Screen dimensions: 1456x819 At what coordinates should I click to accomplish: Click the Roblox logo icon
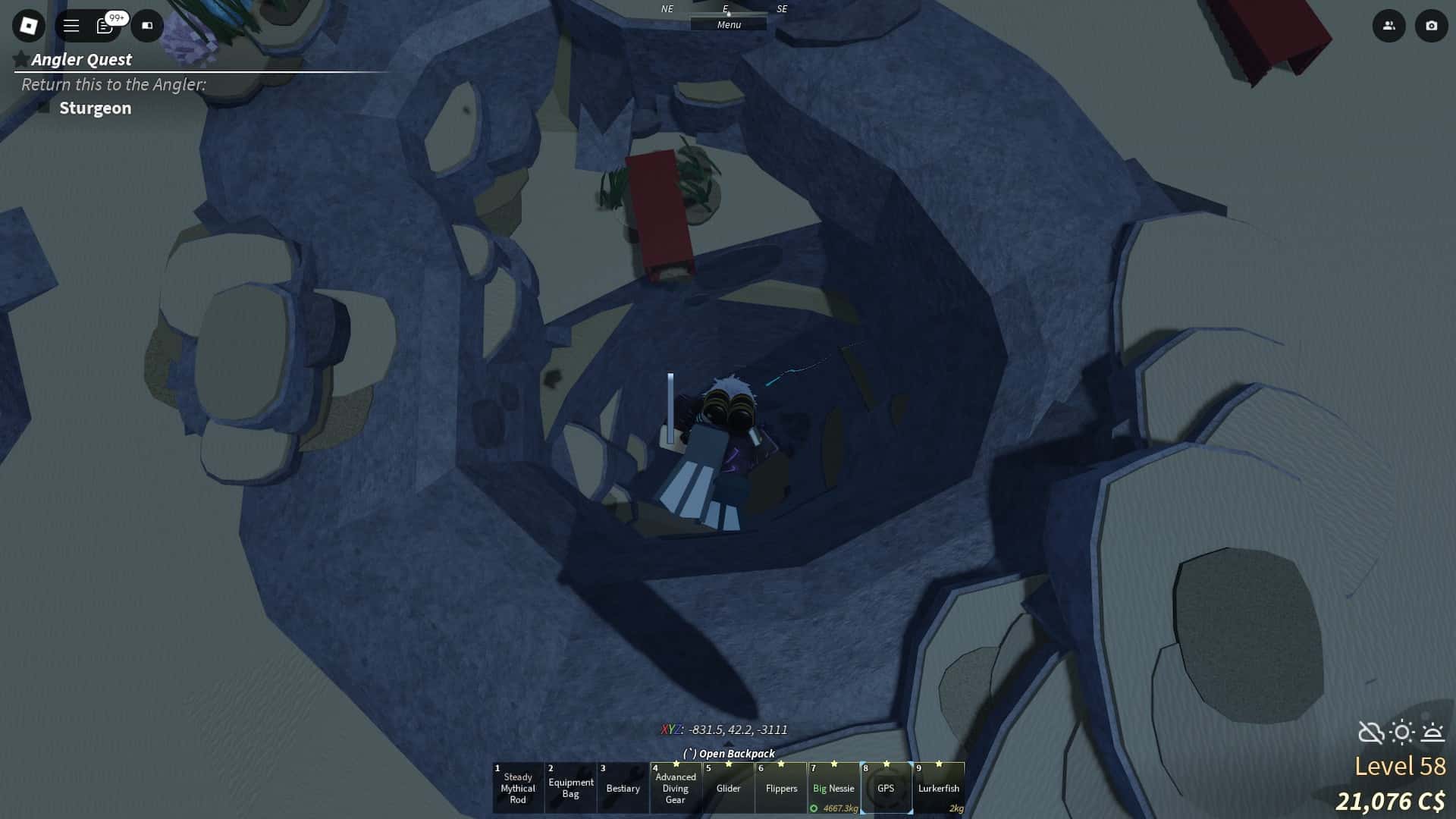coord(28,26)
